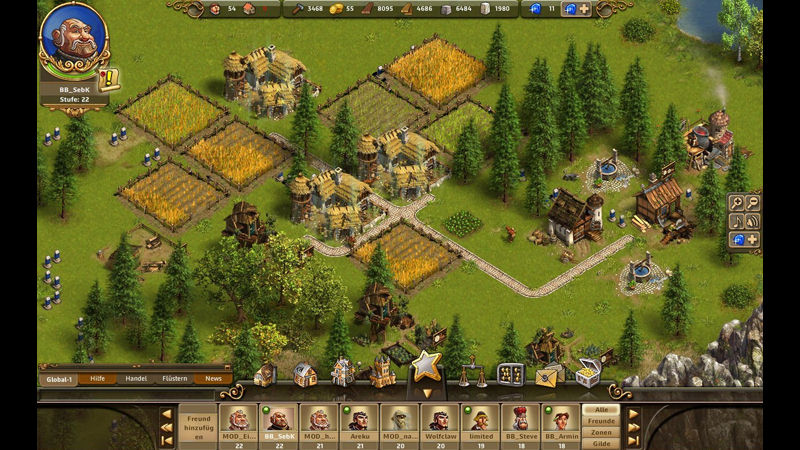The height and width of the screenshot is (450, 800).
Task: Zoom in with the magnifier plus button
Action: [736, 203]
